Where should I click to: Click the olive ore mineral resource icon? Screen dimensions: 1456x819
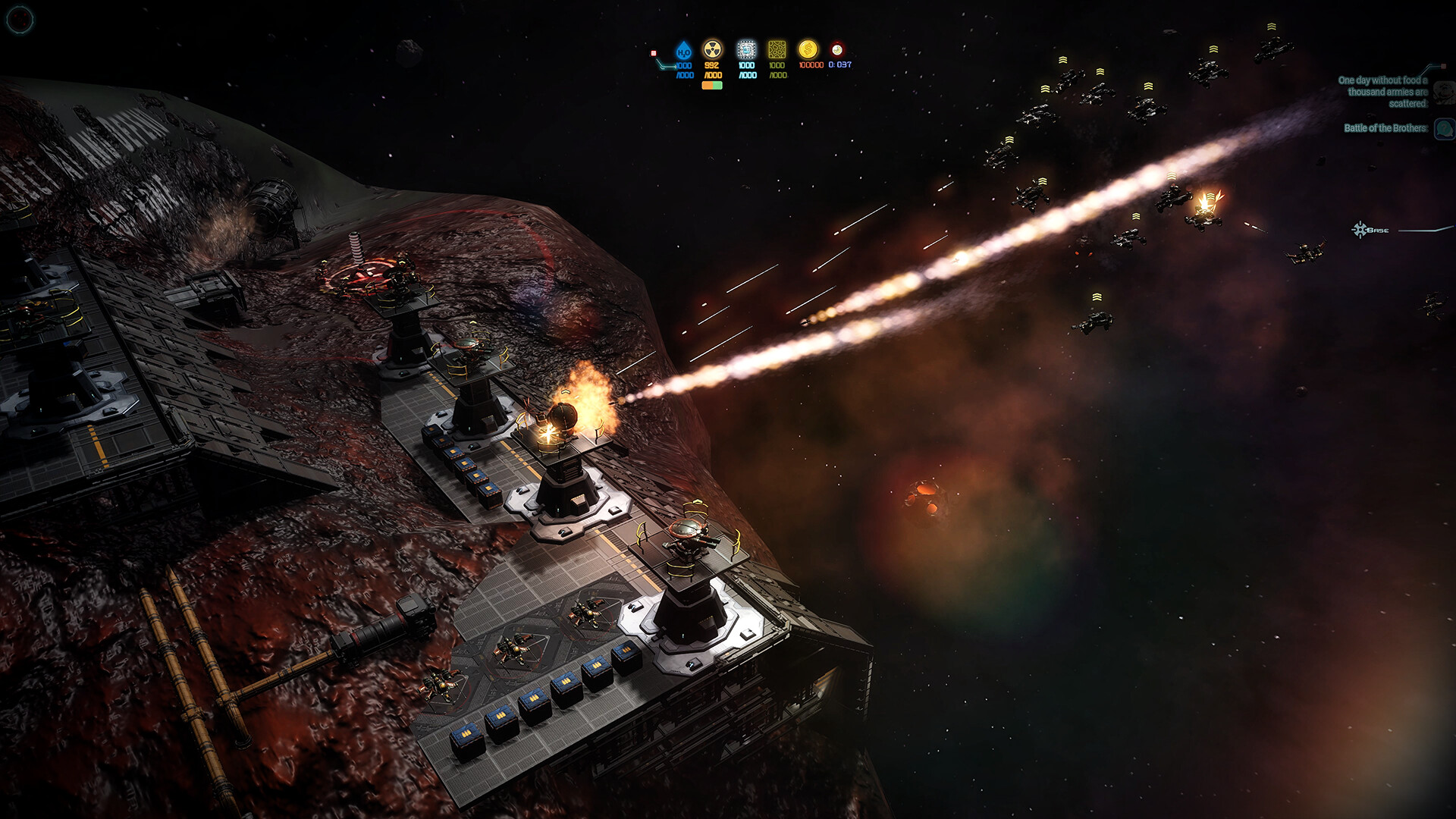point(777,50)
